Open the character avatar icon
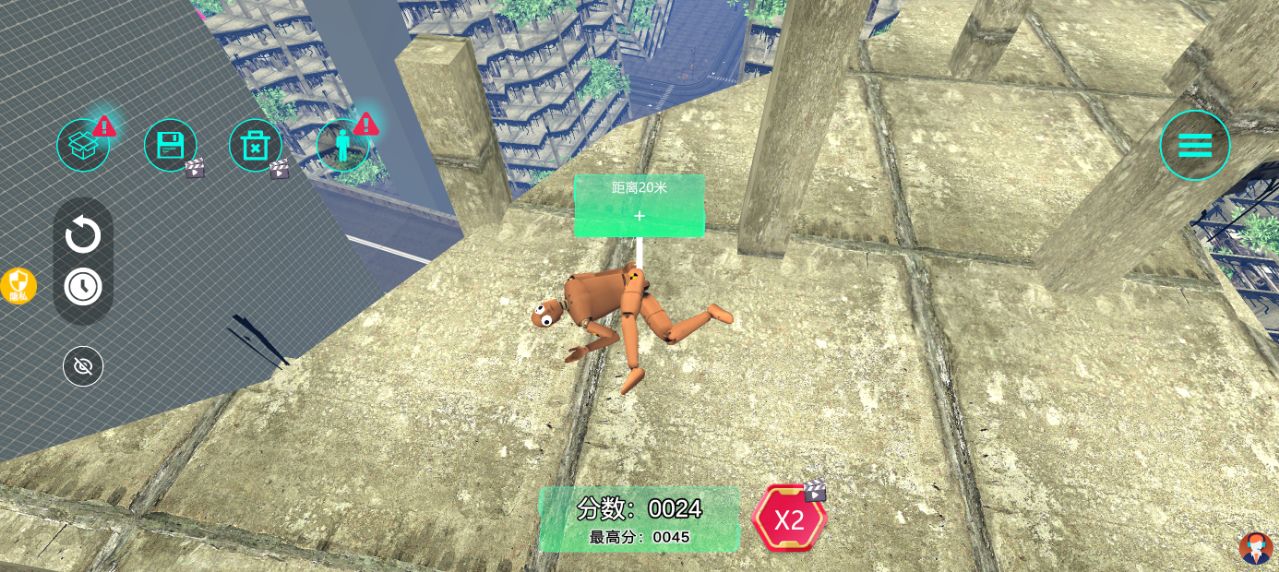 tap(1255, 548)
